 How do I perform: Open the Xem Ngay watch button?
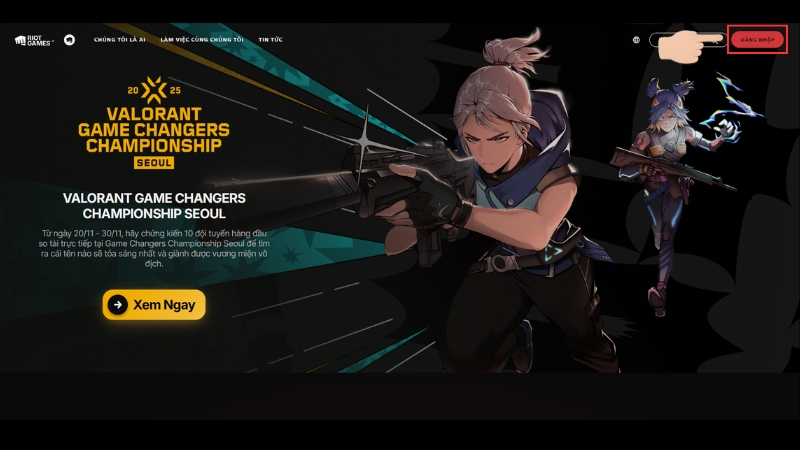(x=154, y=304)
